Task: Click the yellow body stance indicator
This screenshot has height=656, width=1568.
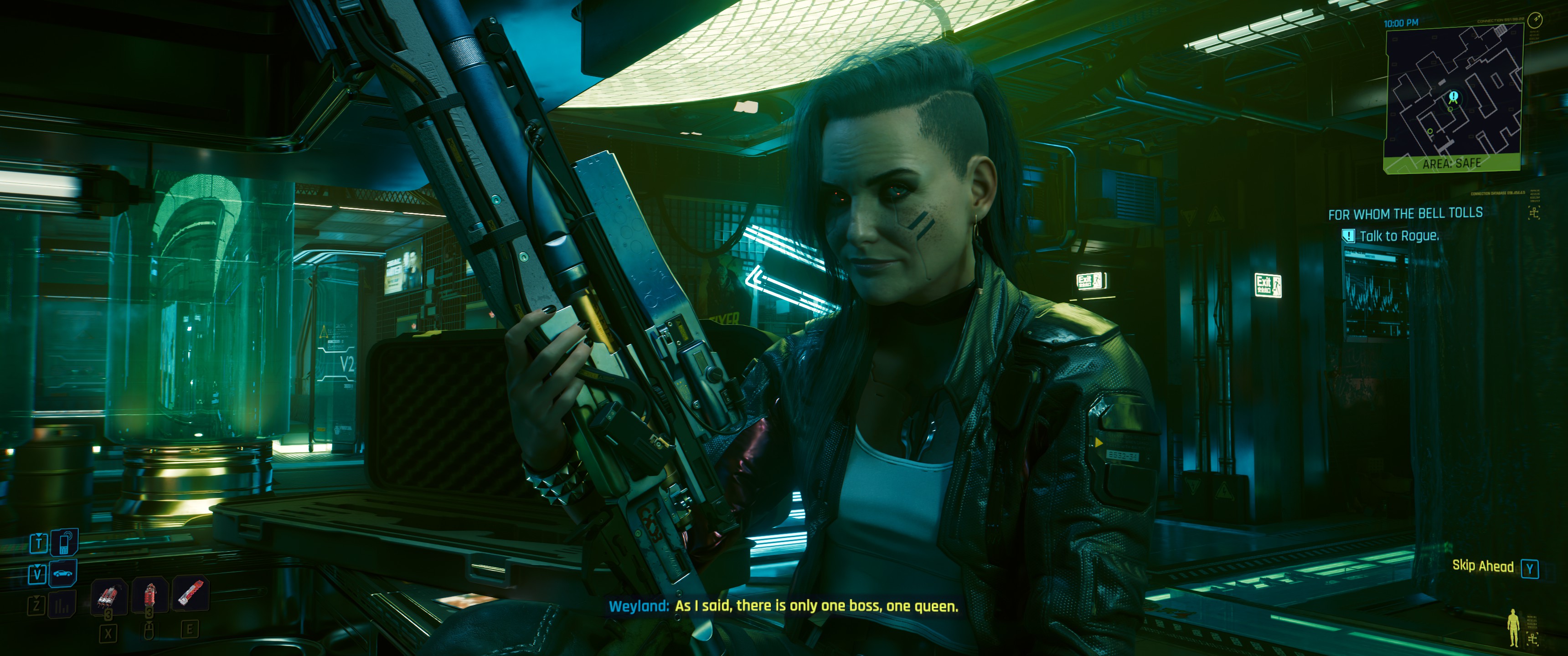Action: (1513, 628)
